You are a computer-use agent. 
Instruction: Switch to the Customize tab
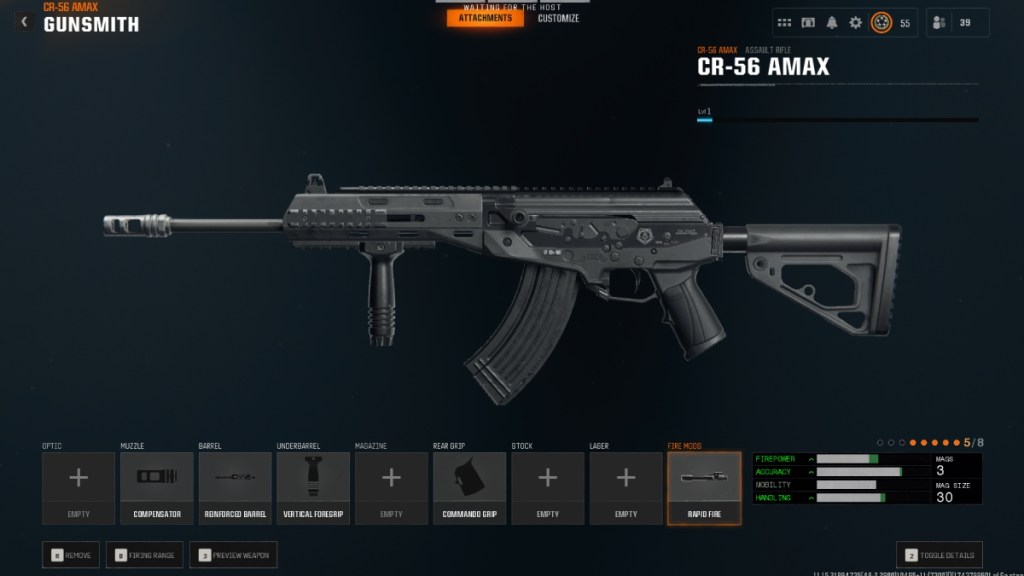(x=558, y=18)
